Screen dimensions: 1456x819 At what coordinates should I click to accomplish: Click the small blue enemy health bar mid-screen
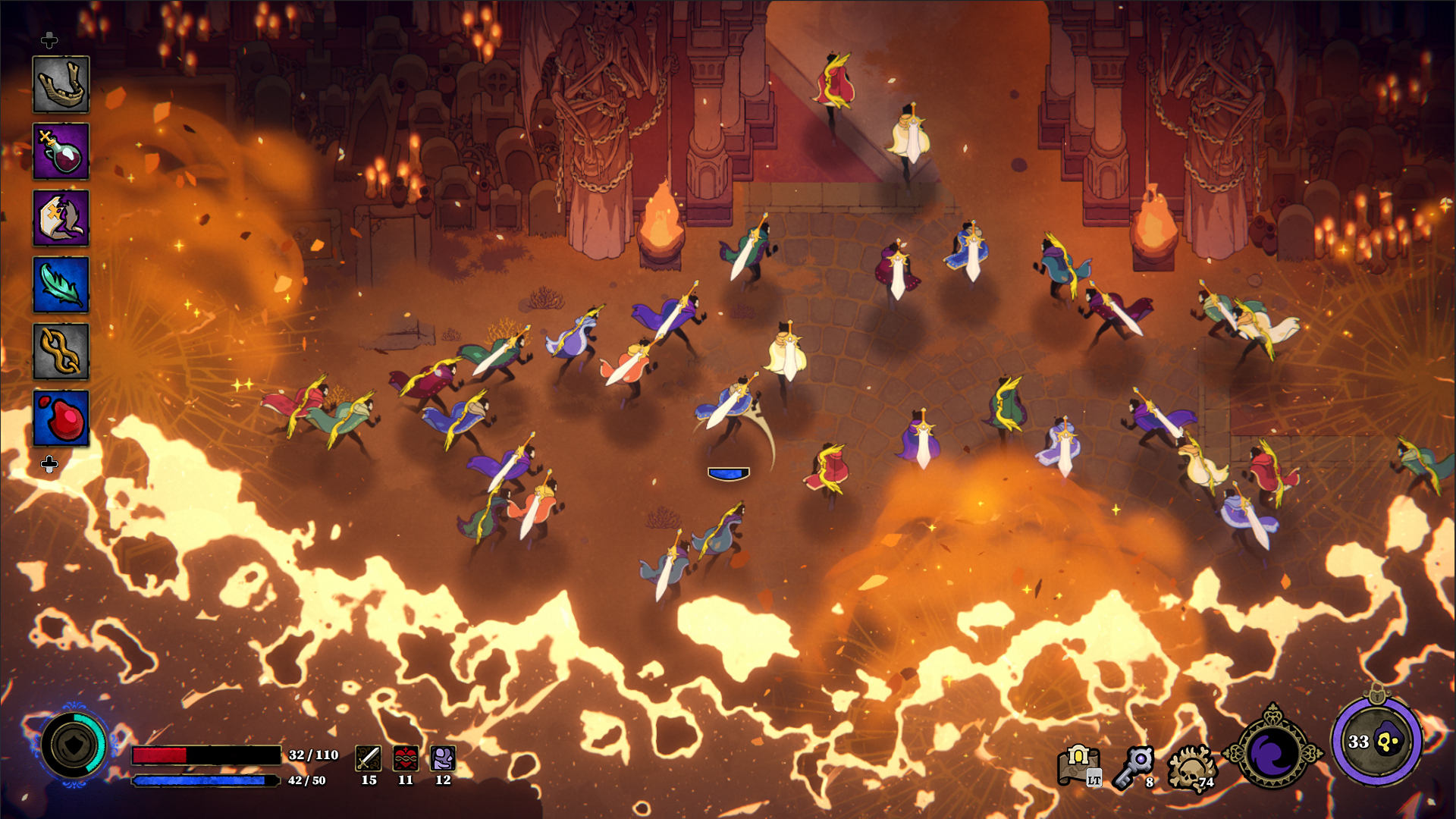pyautogui.click(x=728, y=472)
